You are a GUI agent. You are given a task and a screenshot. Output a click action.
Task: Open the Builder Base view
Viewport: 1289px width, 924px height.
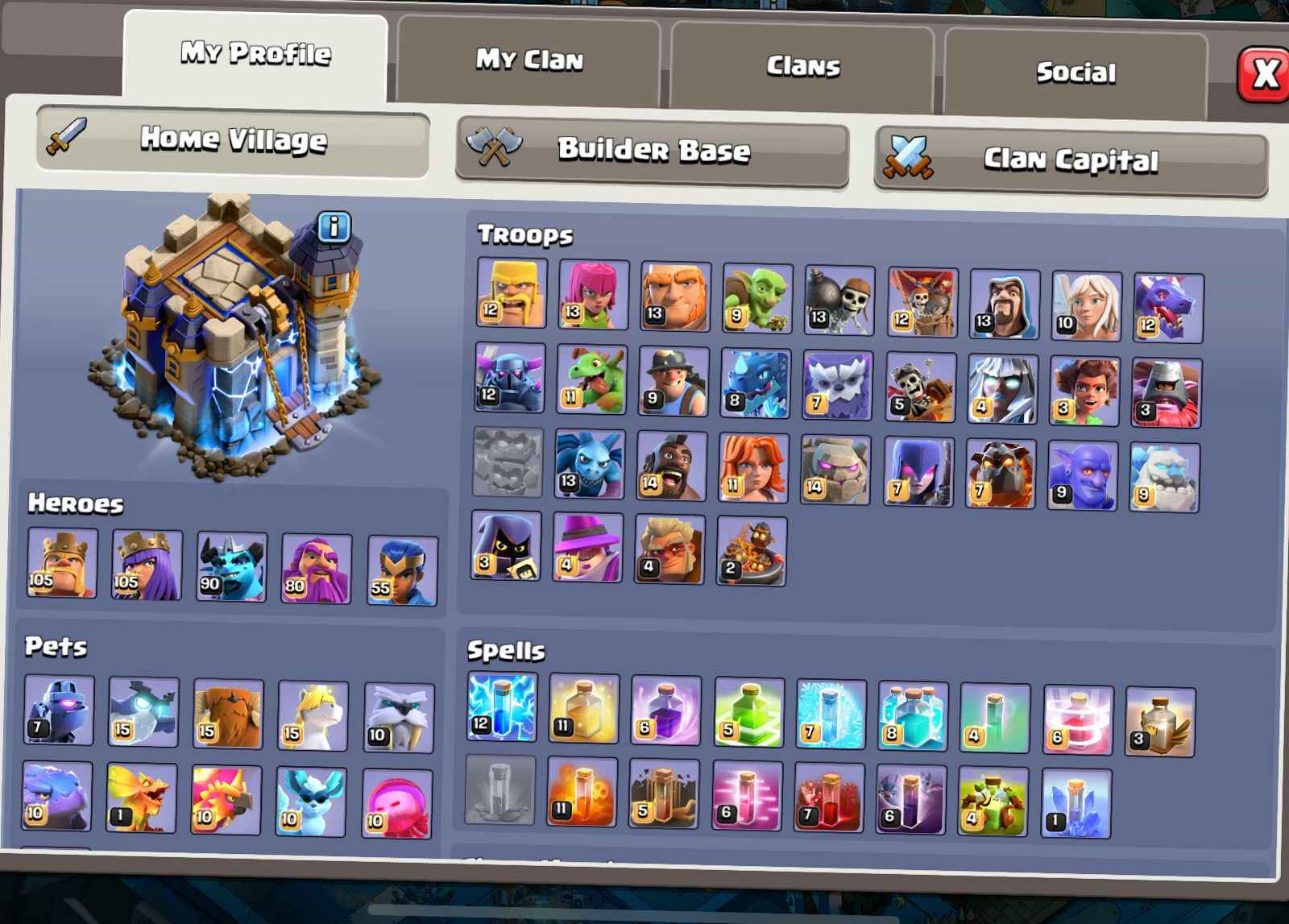(x=653, y=151)
